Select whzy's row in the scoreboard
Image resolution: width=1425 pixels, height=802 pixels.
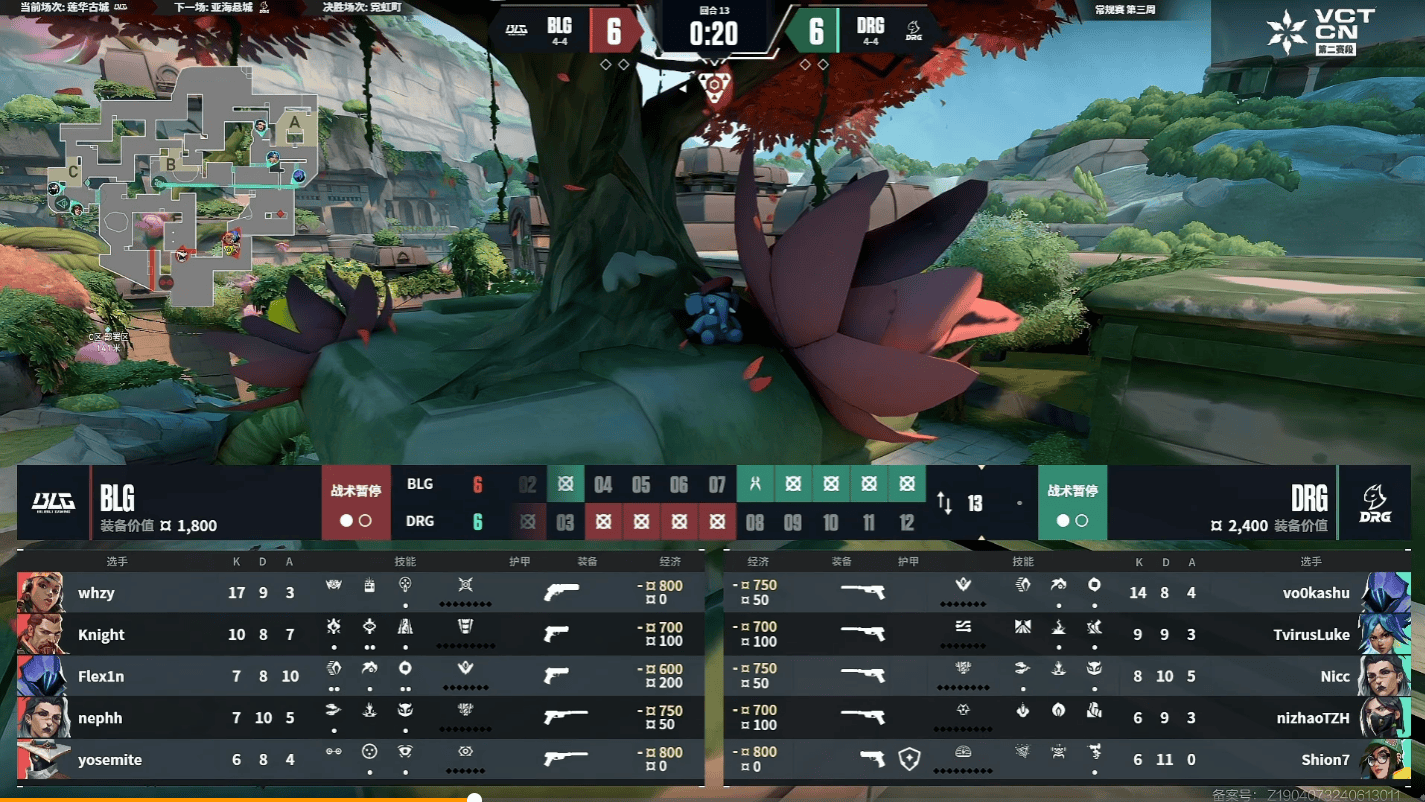point(360,593)
